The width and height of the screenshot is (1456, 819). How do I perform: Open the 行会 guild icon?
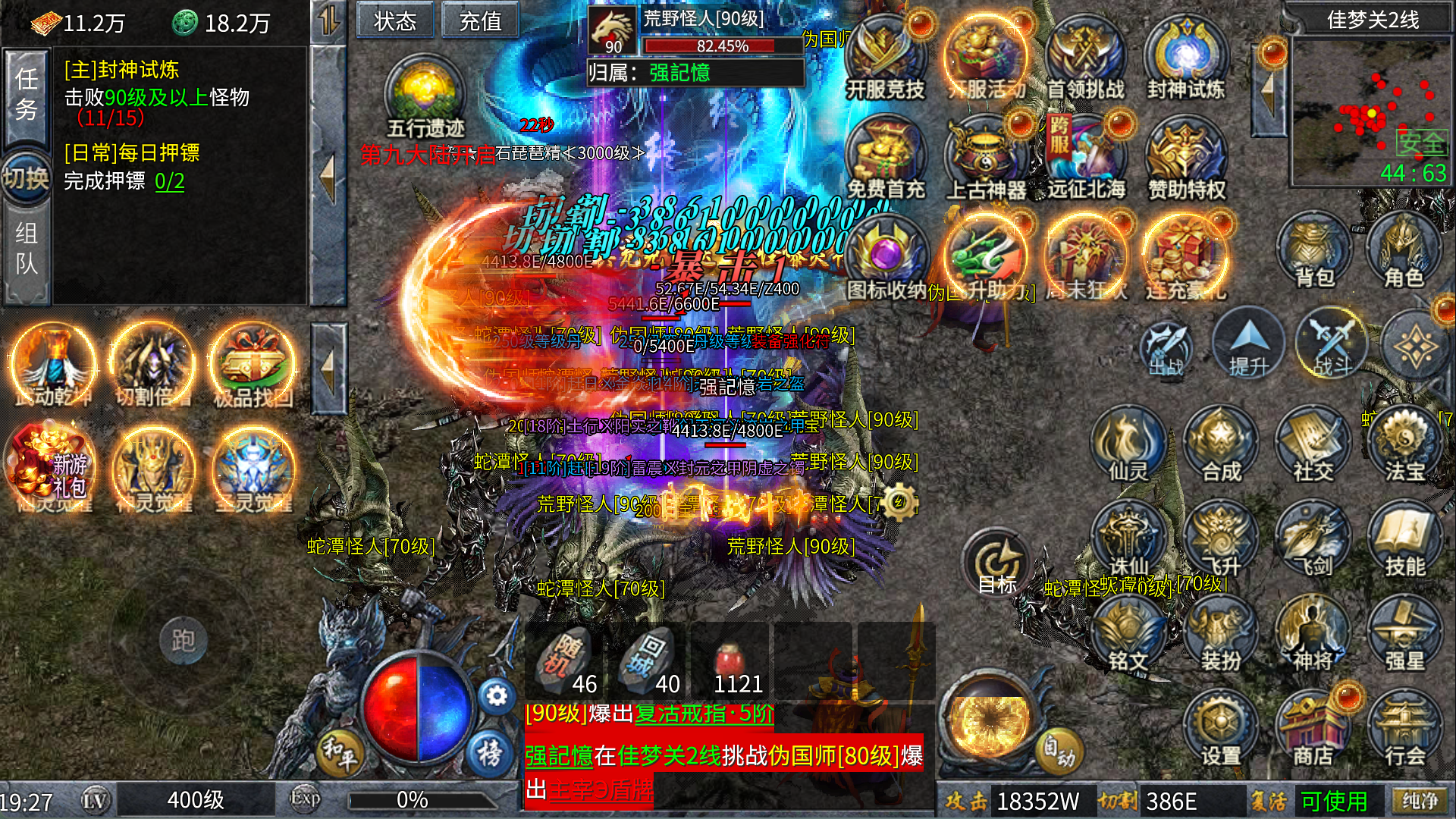pyautogui.click(x=1404, y=728)
